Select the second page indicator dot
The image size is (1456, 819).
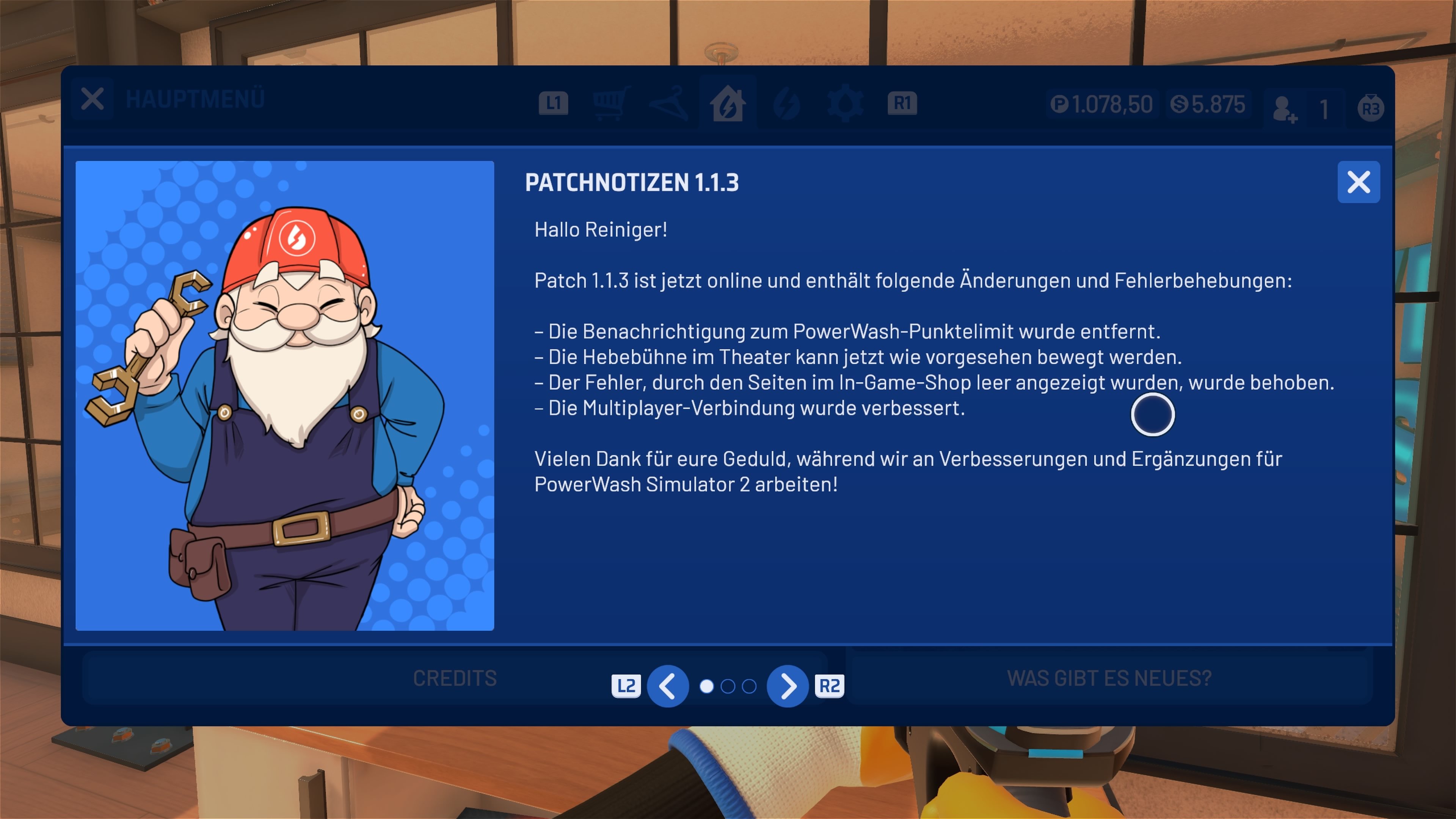coord(728,686)
